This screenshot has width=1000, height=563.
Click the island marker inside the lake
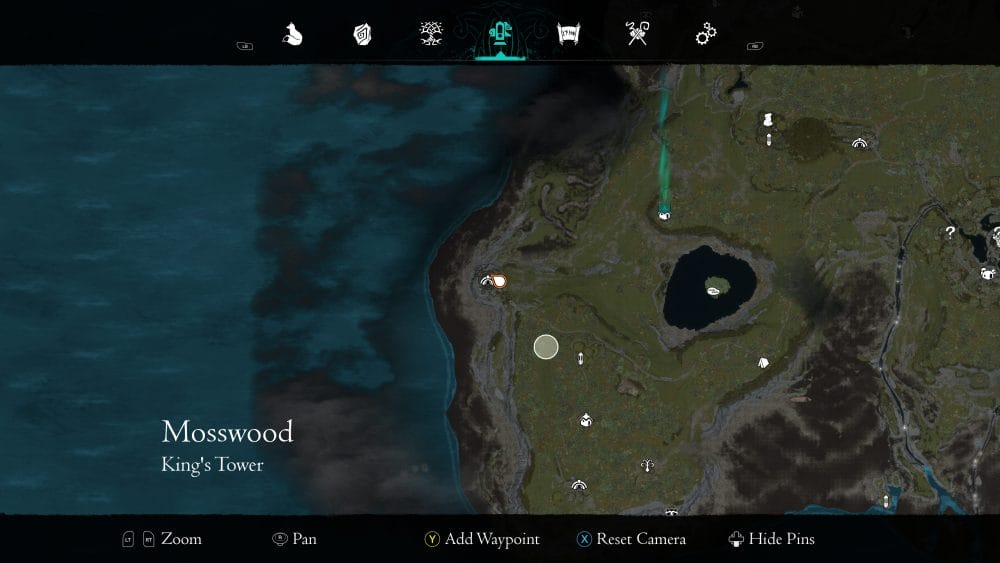pos(715,290)
